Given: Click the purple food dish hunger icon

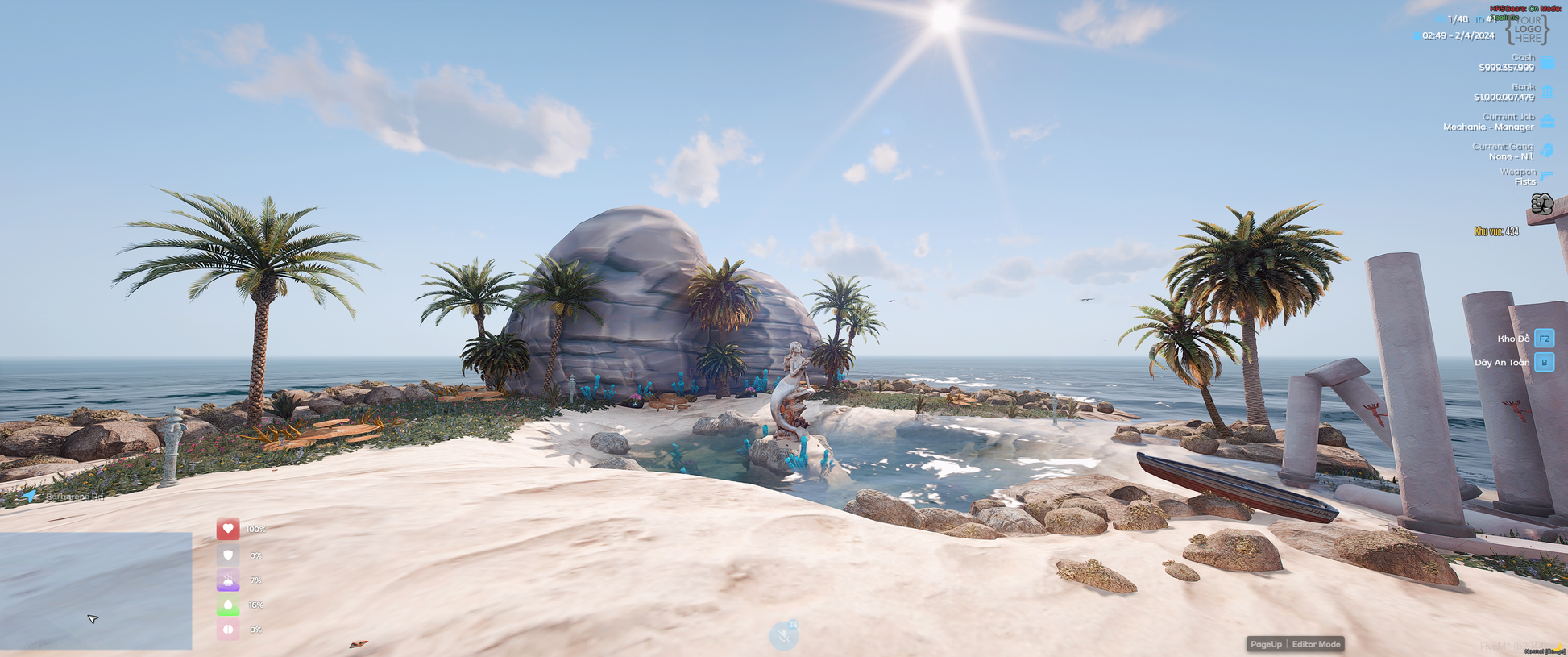Looking at the screenshot, I should pyautogui.click(x=228, y=580).
